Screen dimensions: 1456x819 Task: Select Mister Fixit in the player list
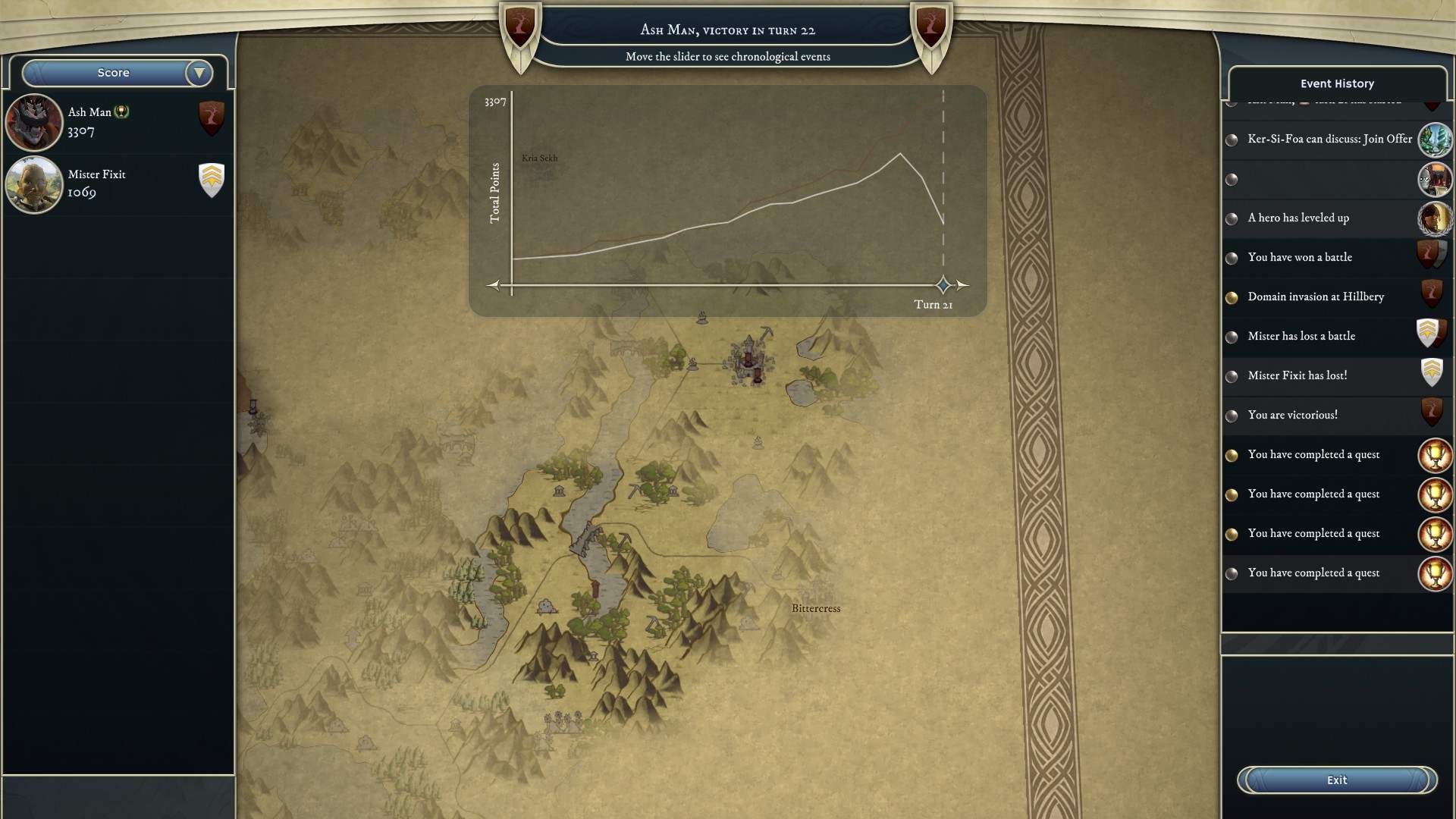point(114,184)
